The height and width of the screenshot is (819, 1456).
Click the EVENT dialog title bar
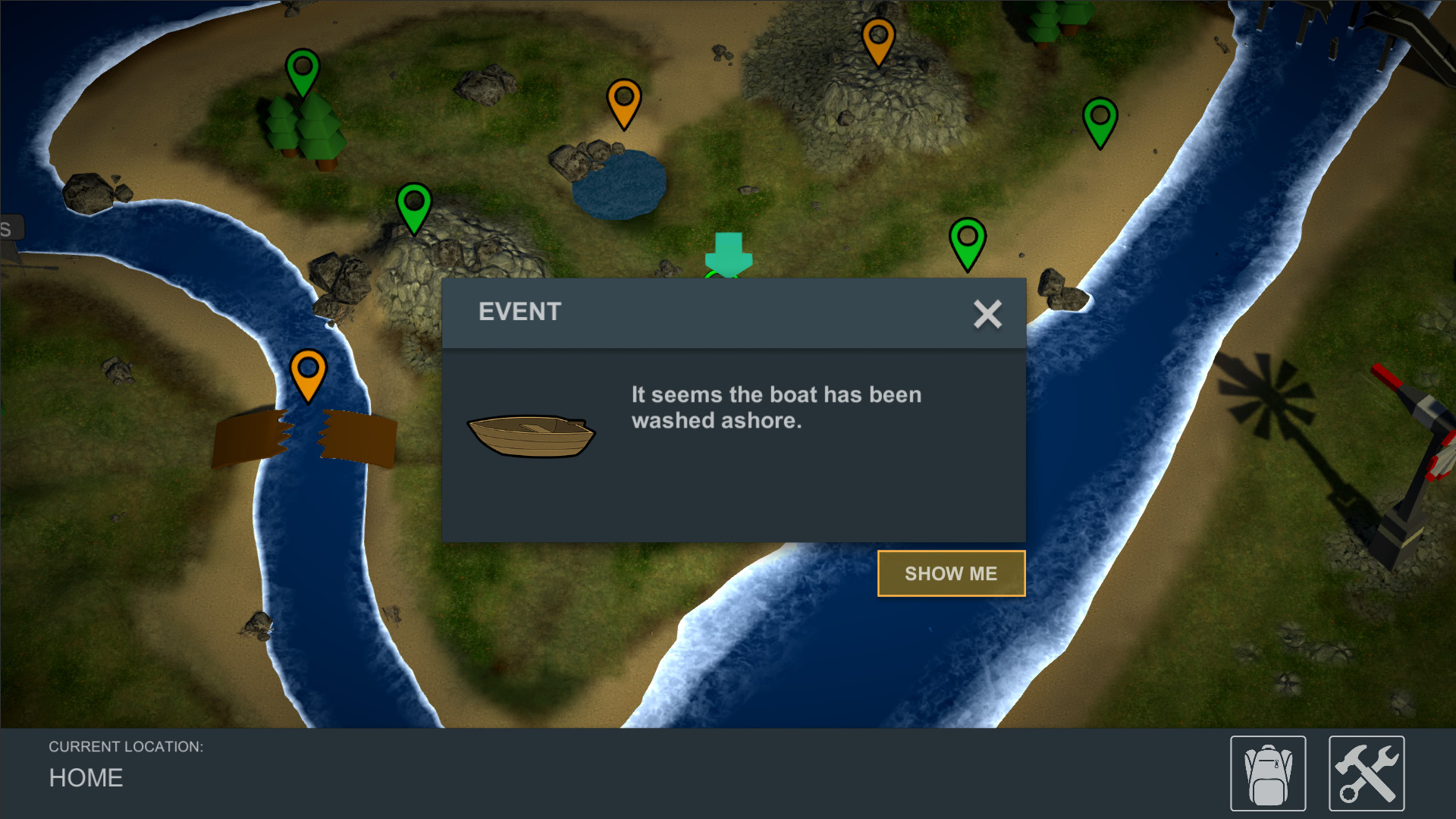[519, 312]
